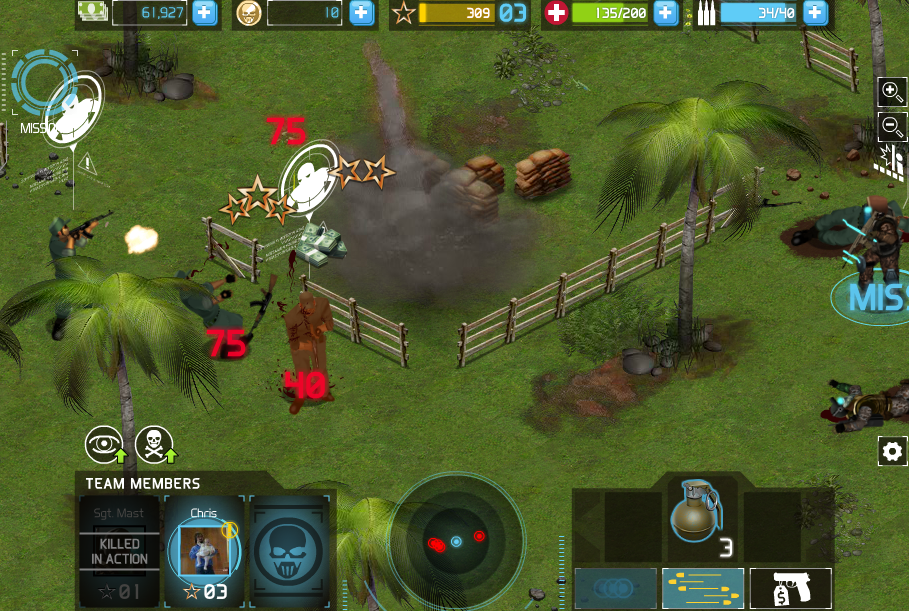
Task: Click the radar minimap
Action: (456, 541)
